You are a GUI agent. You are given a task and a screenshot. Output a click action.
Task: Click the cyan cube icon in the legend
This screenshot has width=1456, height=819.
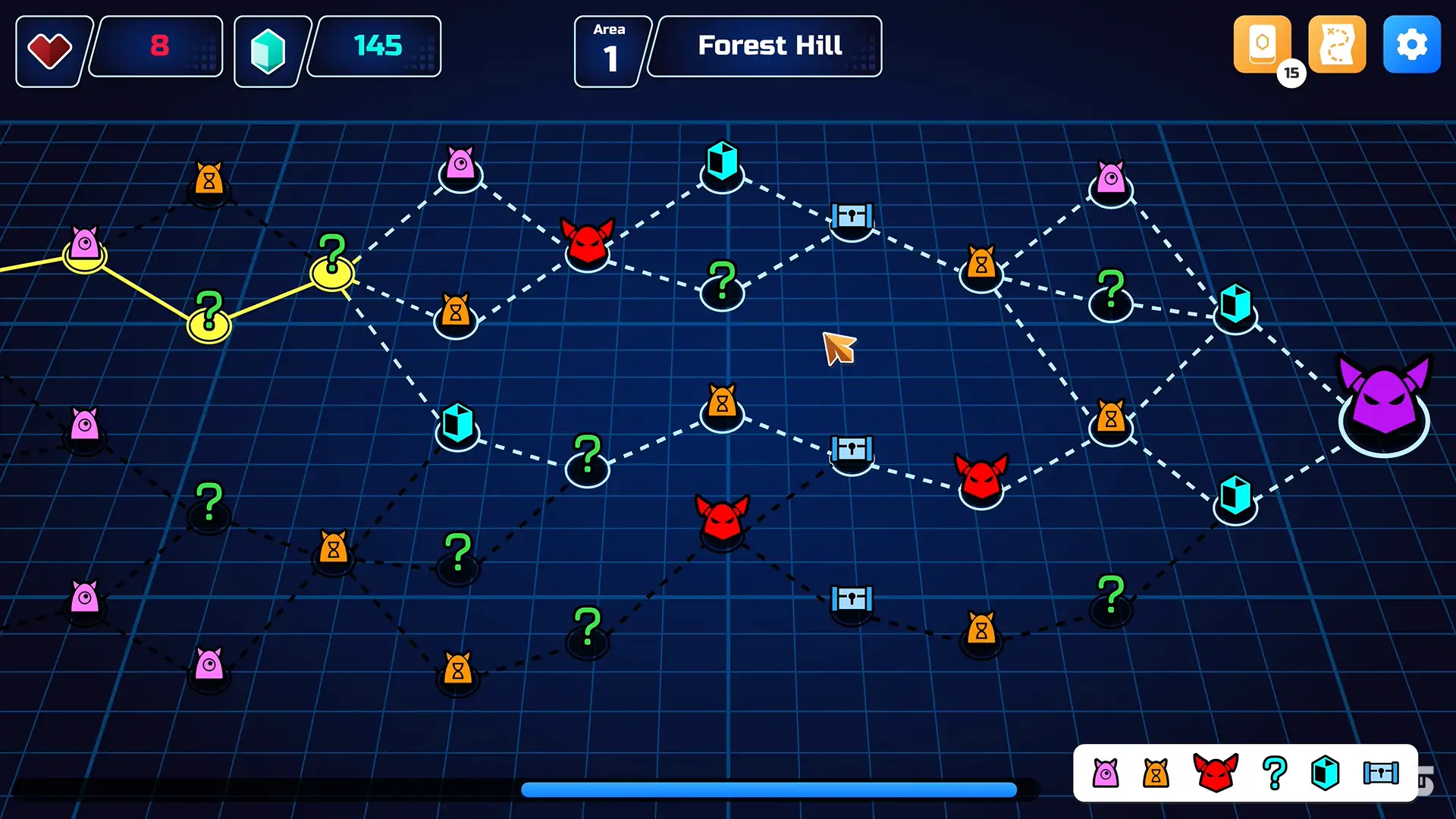click(x=1325, y=773)
